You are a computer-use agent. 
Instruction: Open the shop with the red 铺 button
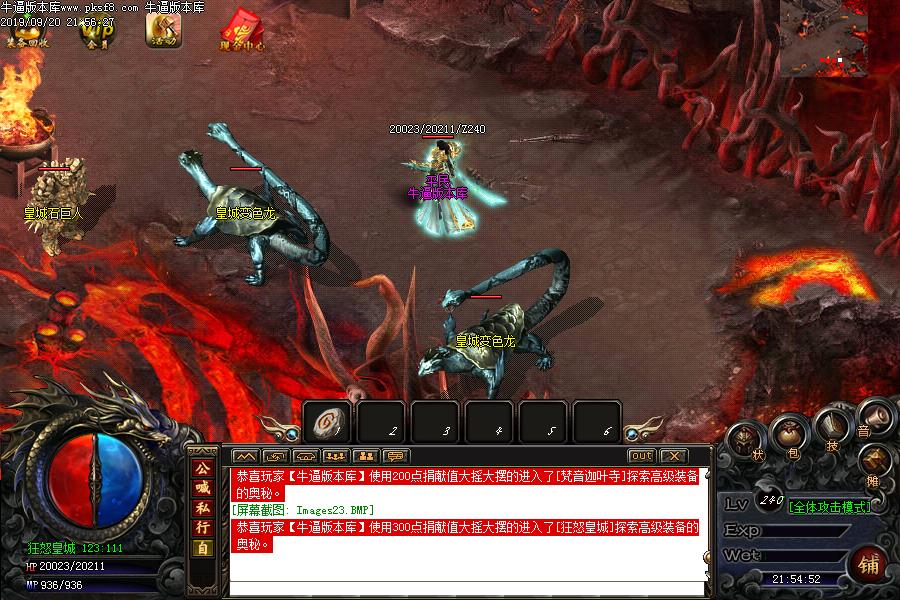tap(868, 566)
